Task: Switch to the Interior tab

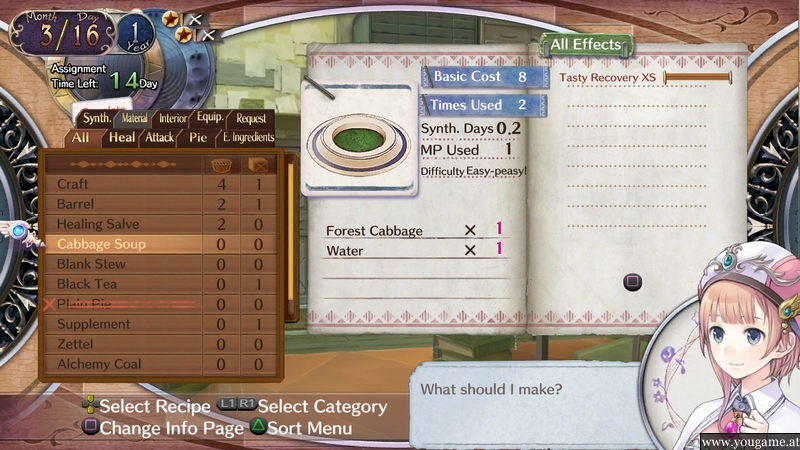Action: pos(173,118)
